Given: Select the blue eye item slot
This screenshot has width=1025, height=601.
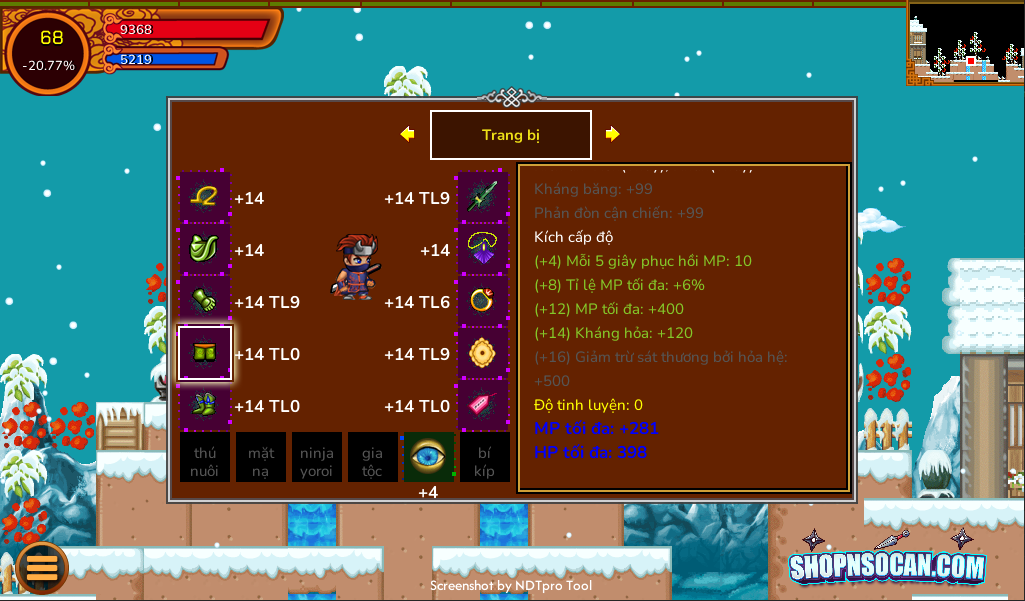Looking at the screenshot, I should point(429,457).
